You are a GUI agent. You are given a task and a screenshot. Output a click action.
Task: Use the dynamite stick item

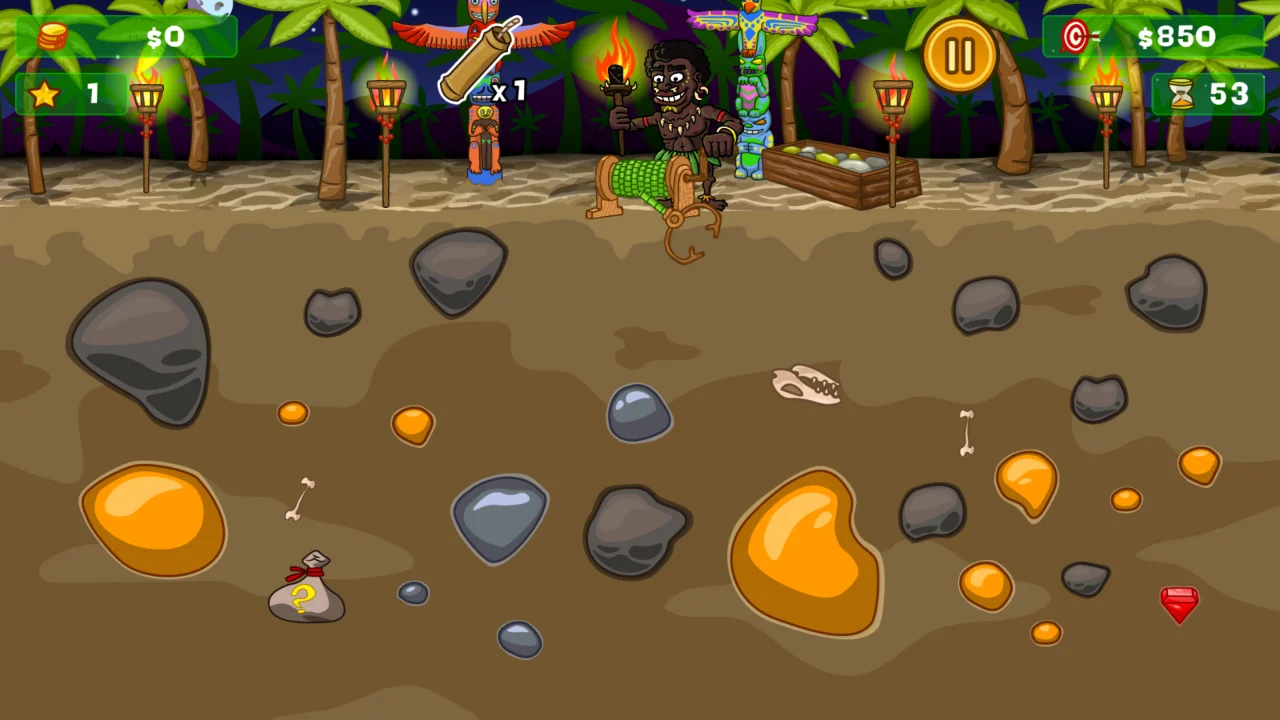(480, 60)
